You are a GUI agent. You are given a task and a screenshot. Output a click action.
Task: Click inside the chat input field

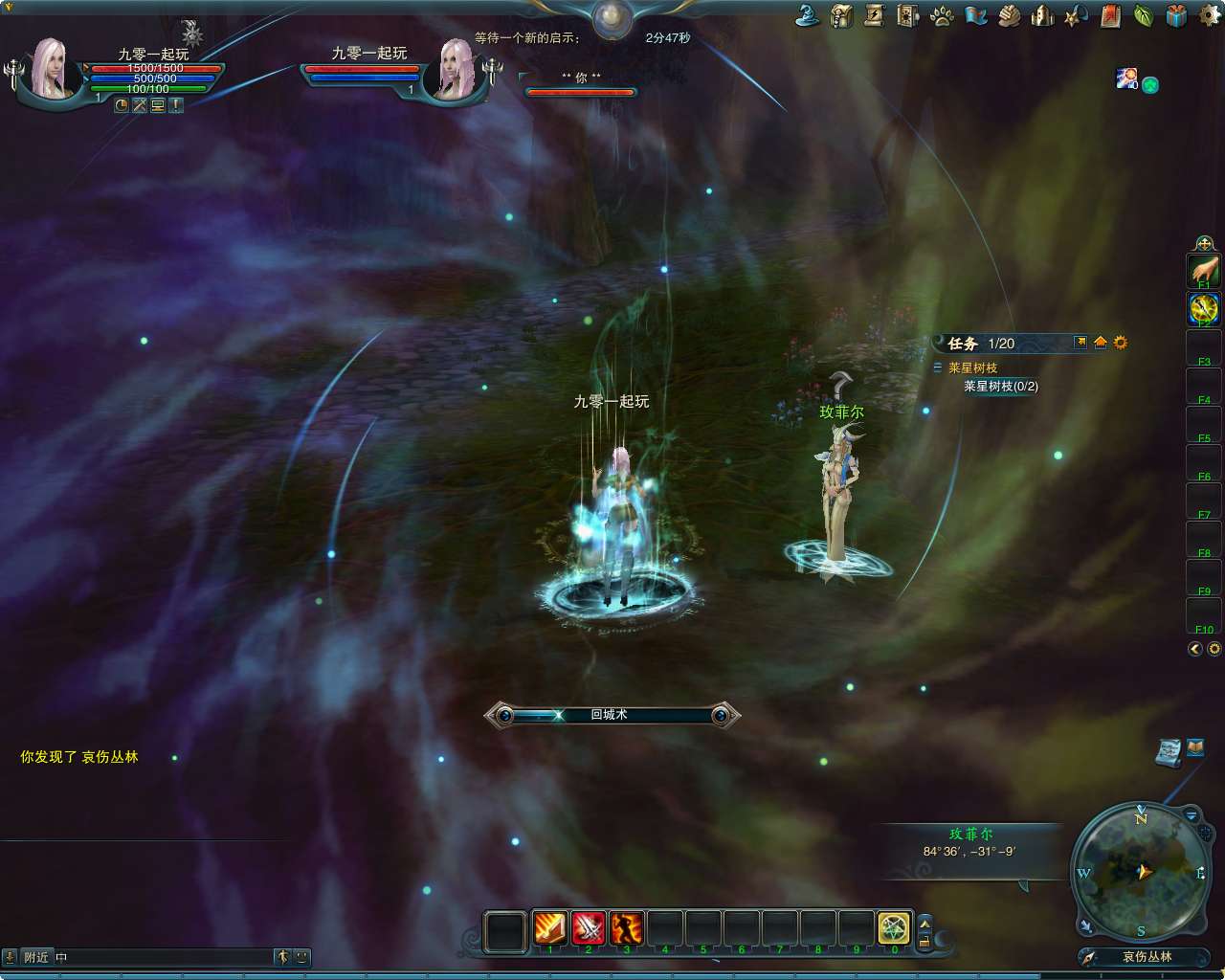153,956
